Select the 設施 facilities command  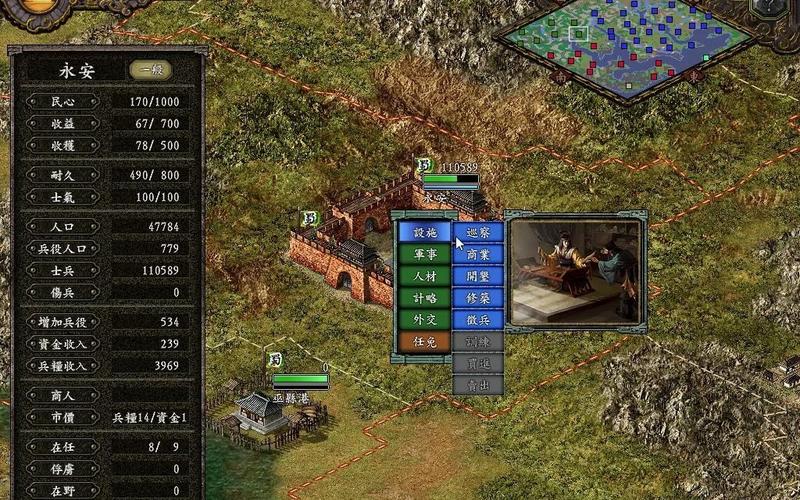pos(424,232)
